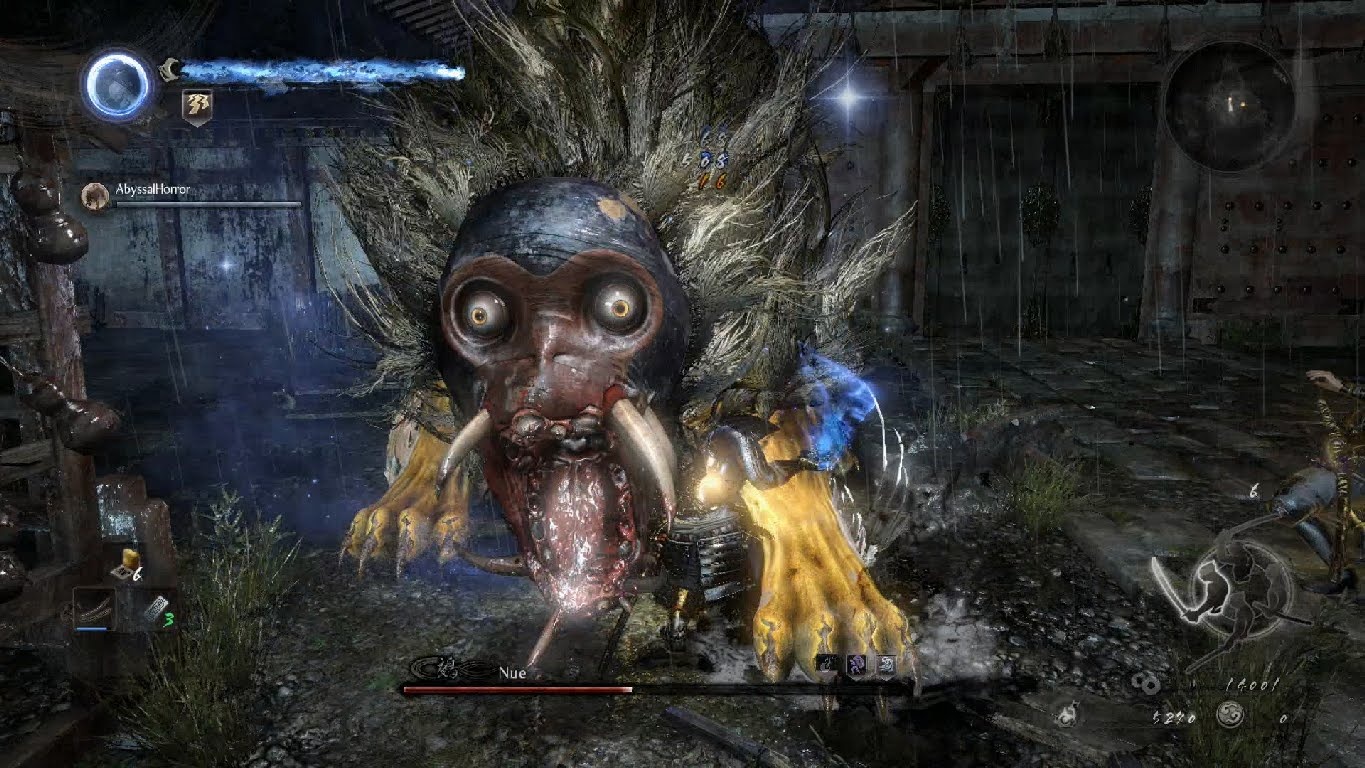This screenshot has height=768, width=1365.
Task: Select the Amrita counter icon beside 14,001
Action: (1230, 715)
